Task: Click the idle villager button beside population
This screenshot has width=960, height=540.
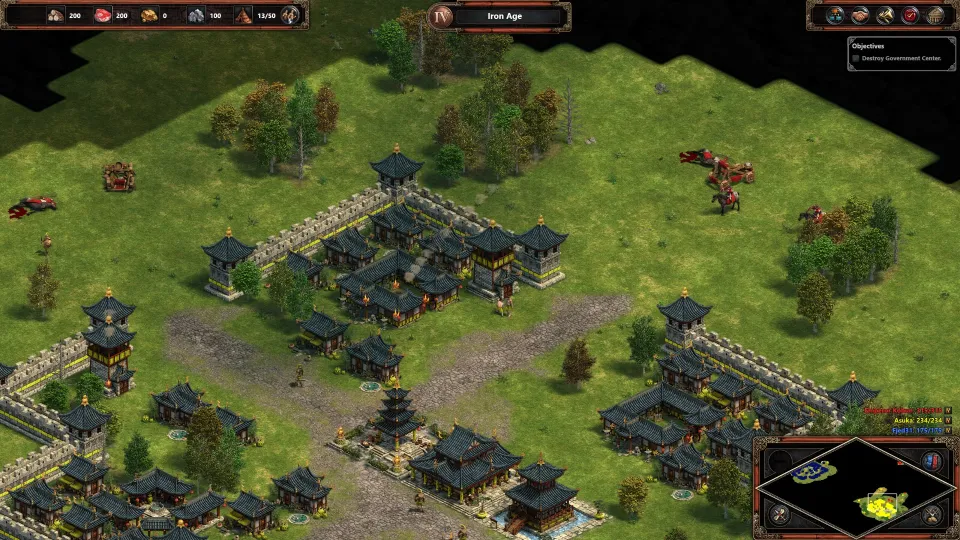Action: 290,15
